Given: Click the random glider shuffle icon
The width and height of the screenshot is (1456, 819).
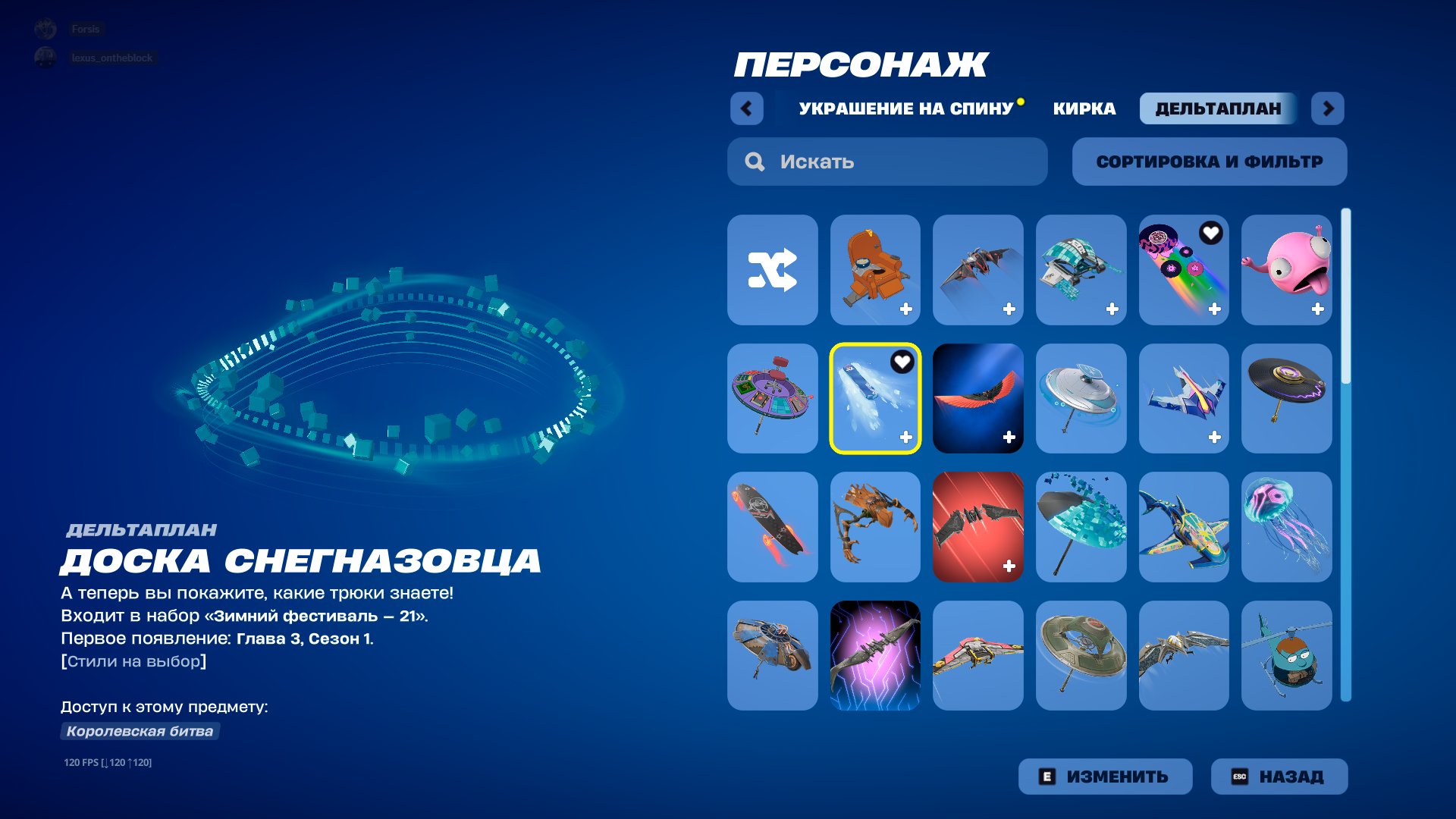Looking at the screenshot, I should 772,269.
